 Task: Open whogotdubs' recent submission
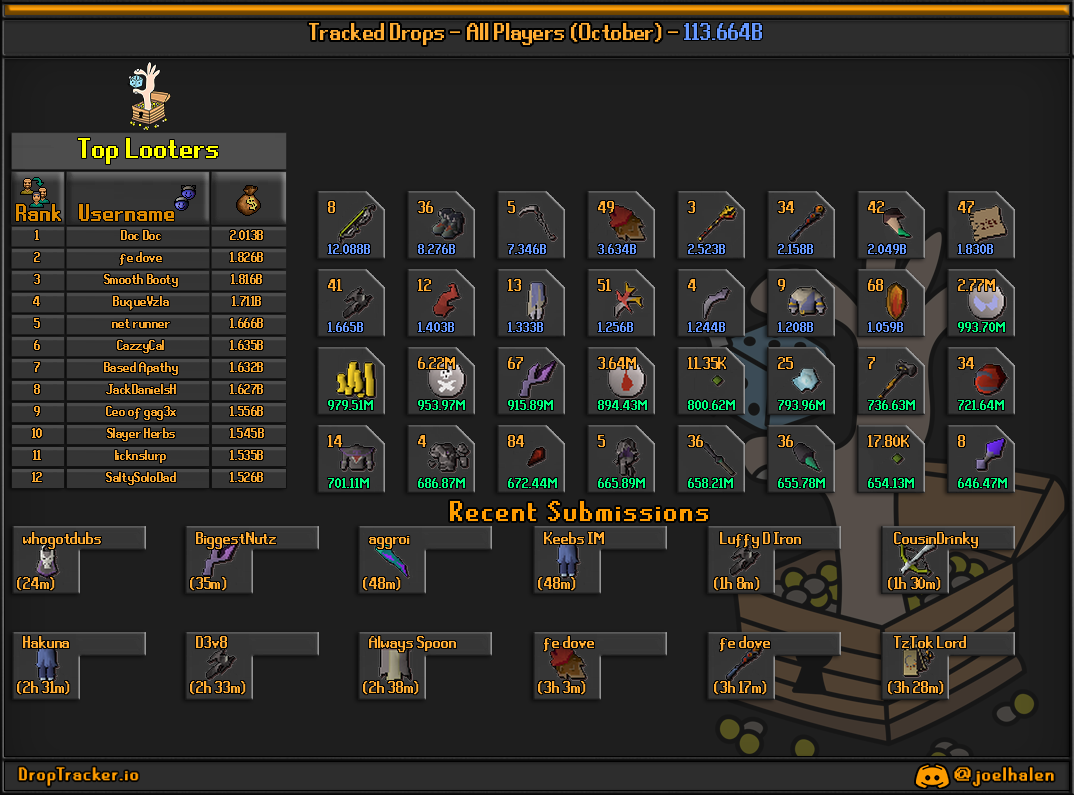[46, 561]
